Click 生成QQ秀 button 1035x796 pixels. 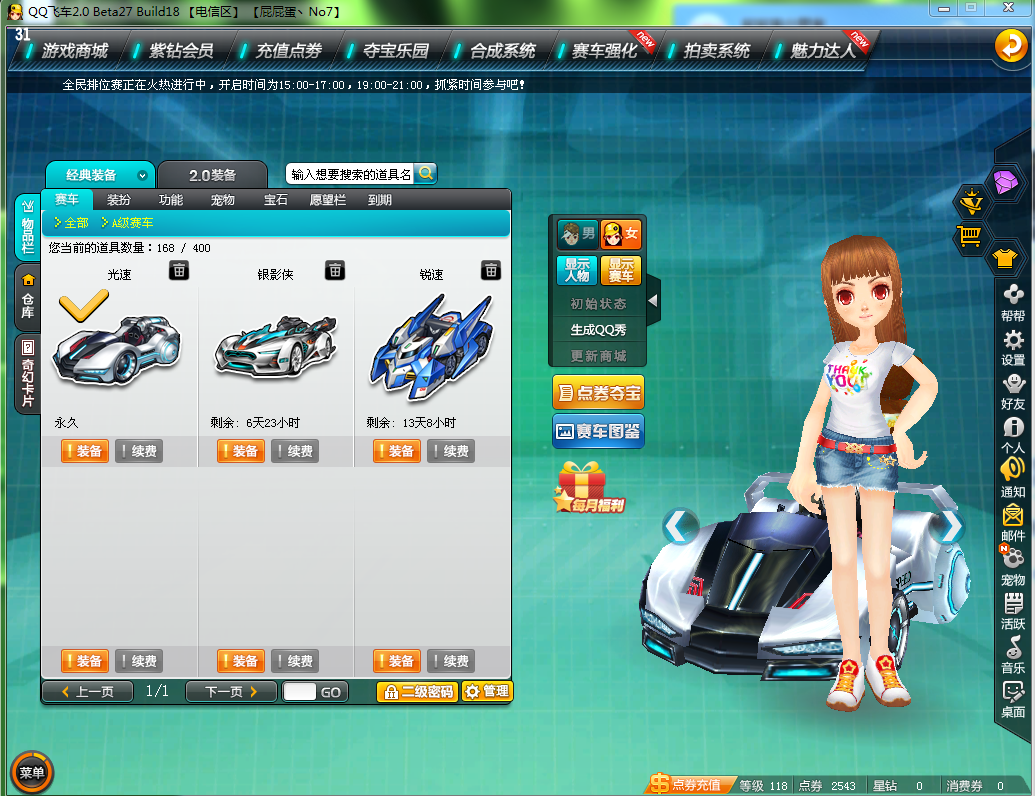coord(598,330)
